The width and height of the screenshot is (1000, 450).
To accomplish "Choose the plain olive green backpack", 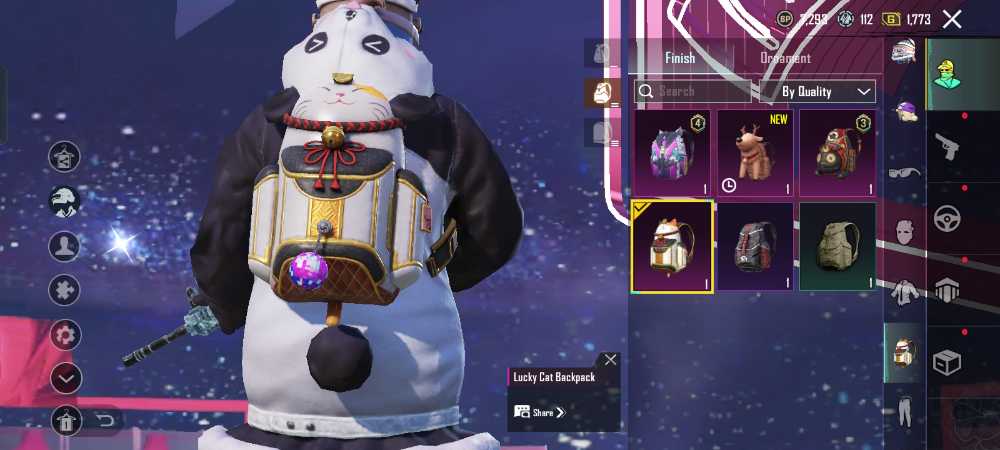I will click(x=838, y=246).
